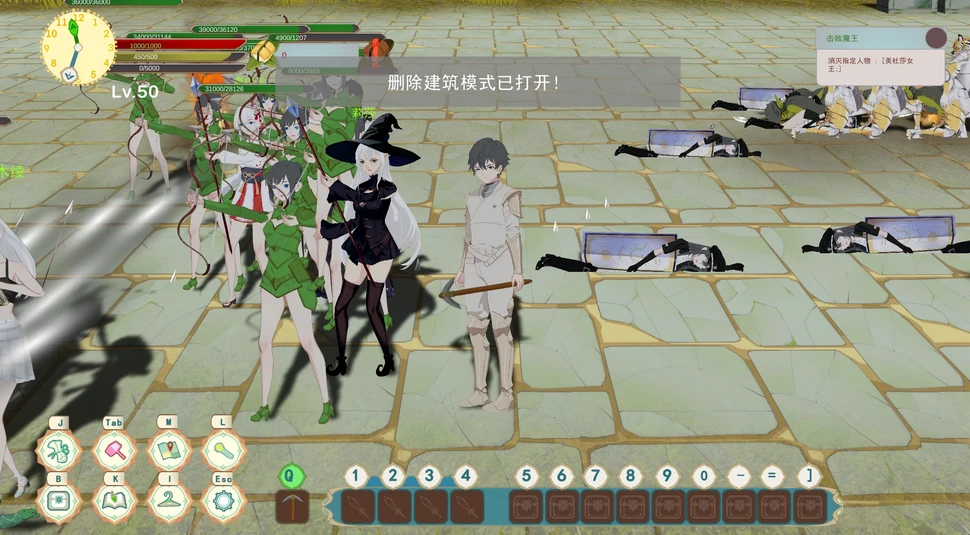Click the round portrait on the quest panel

pyautogui.click(x=936, y=38)
